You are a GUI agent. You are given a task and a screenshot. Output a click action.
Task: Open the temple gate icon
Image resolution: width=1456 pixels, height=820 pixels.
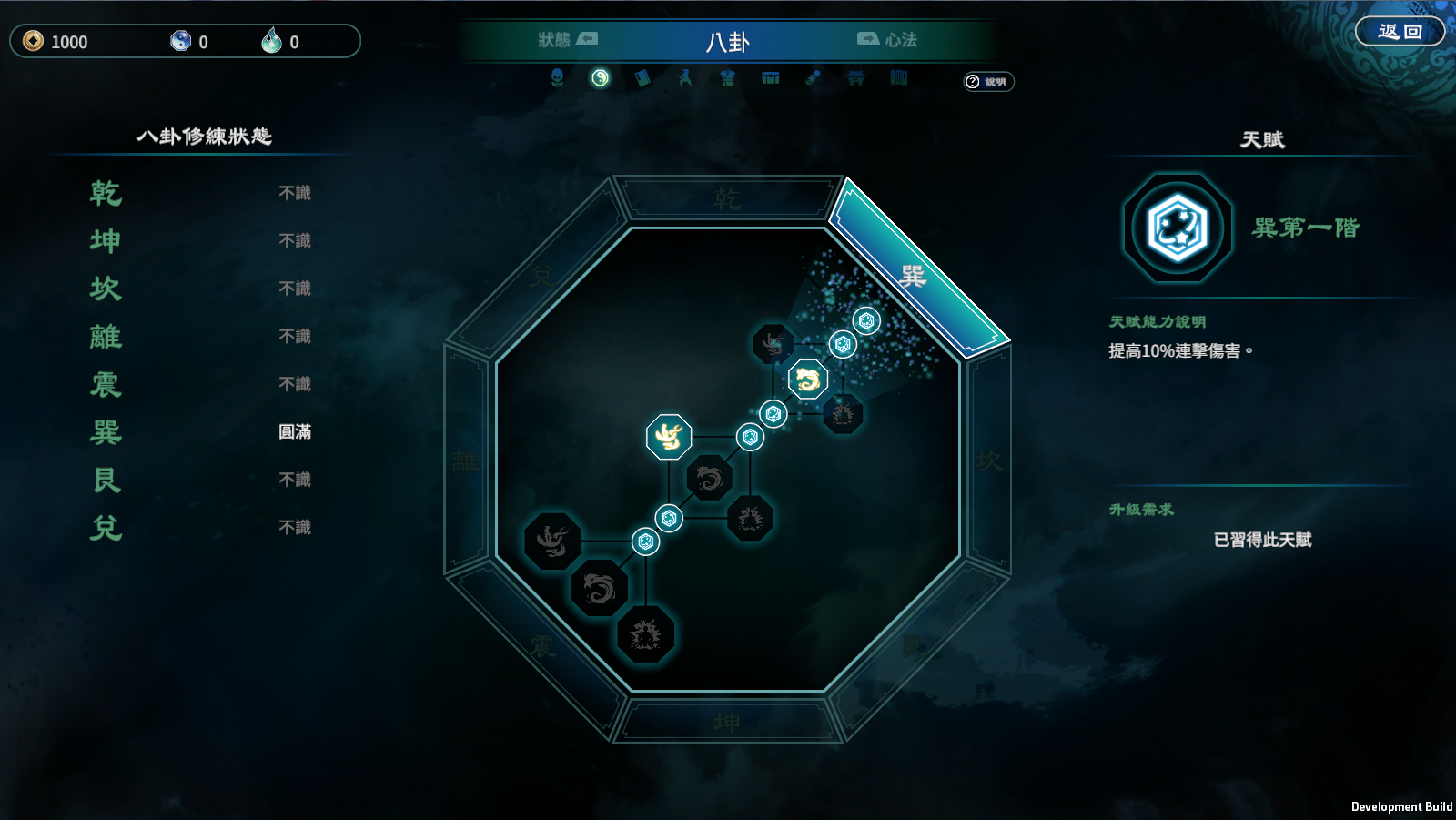click(x=855, y=78)
